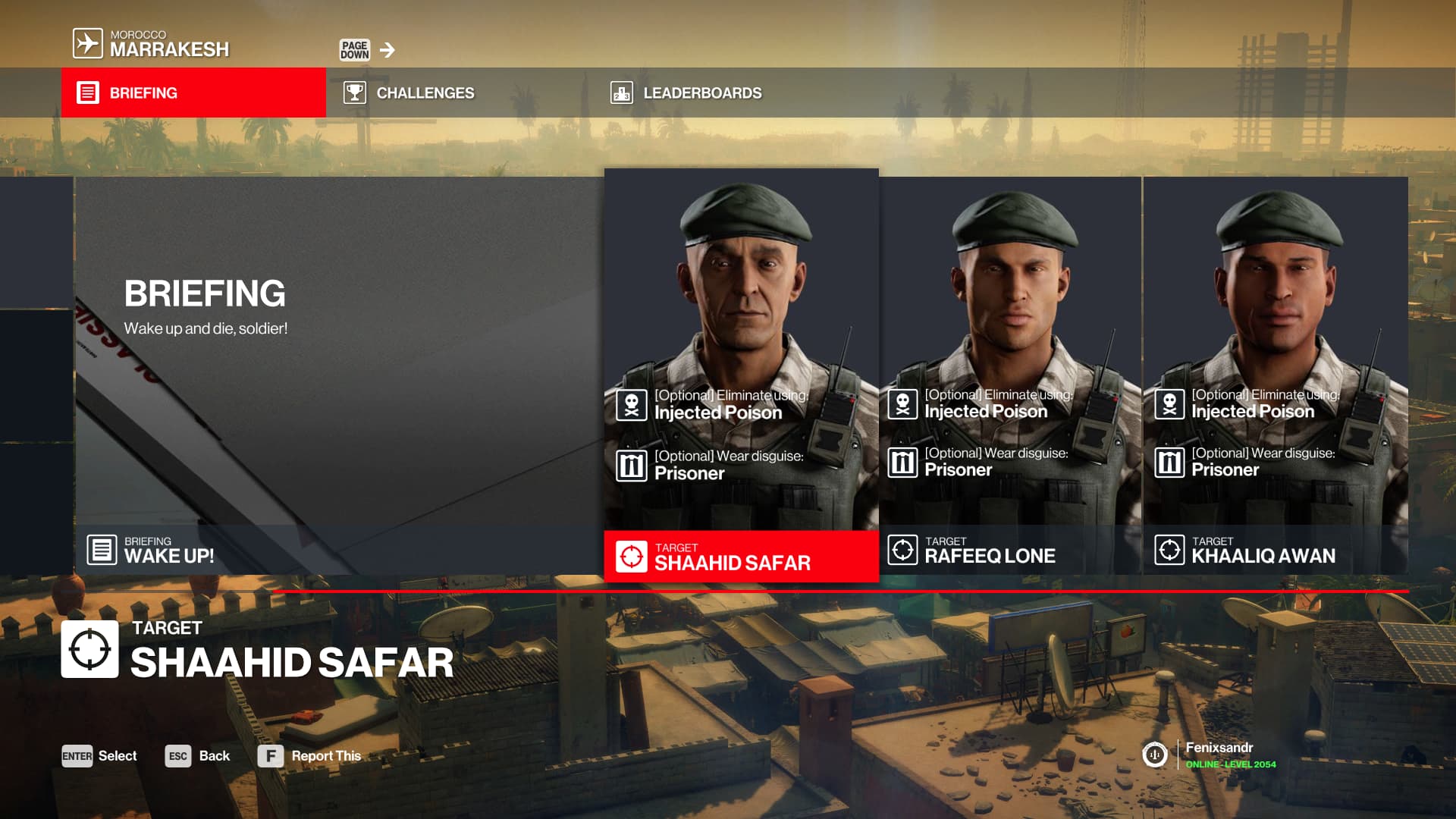Go Back to the previous screen
Image resolution: width=1456 pixels, height=819 pixels.
pyautogui.click(x=197, y=756)
